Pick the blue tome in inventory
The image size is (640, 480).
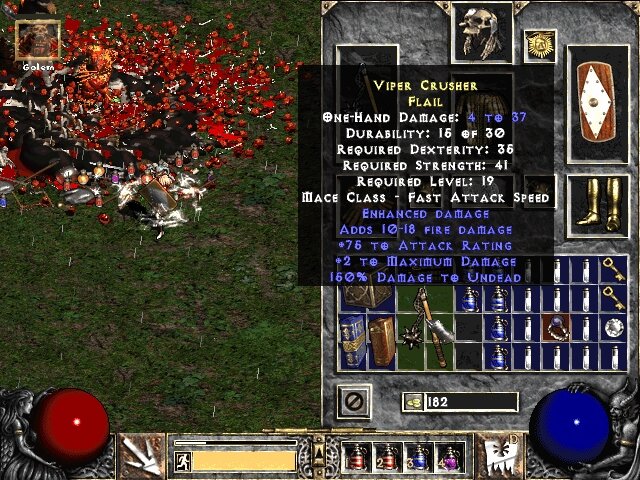353,340
